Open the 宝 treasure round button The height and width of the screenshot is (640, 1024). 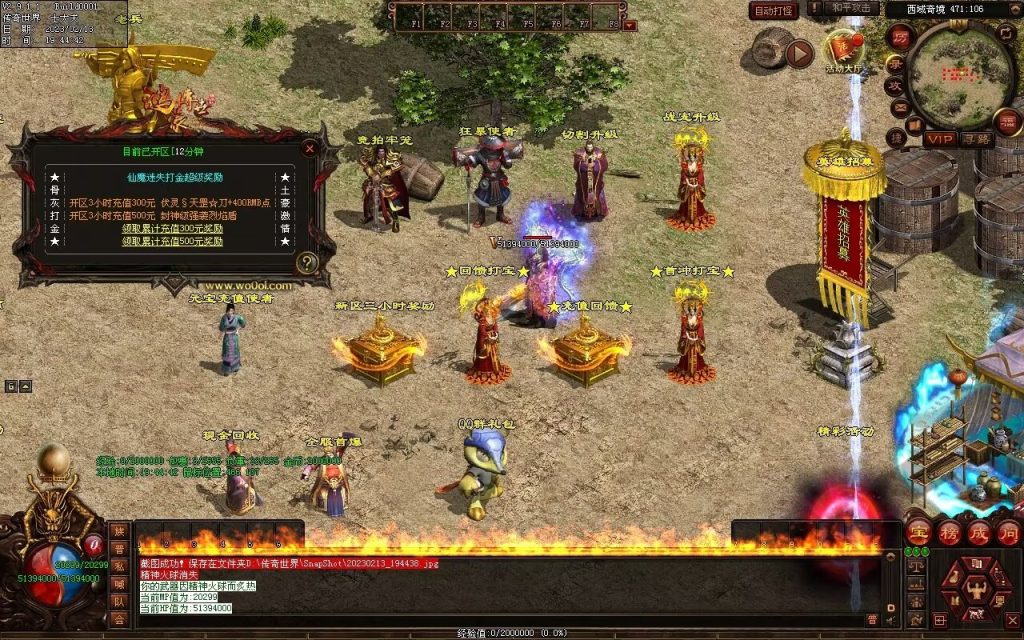coord(919,532)
